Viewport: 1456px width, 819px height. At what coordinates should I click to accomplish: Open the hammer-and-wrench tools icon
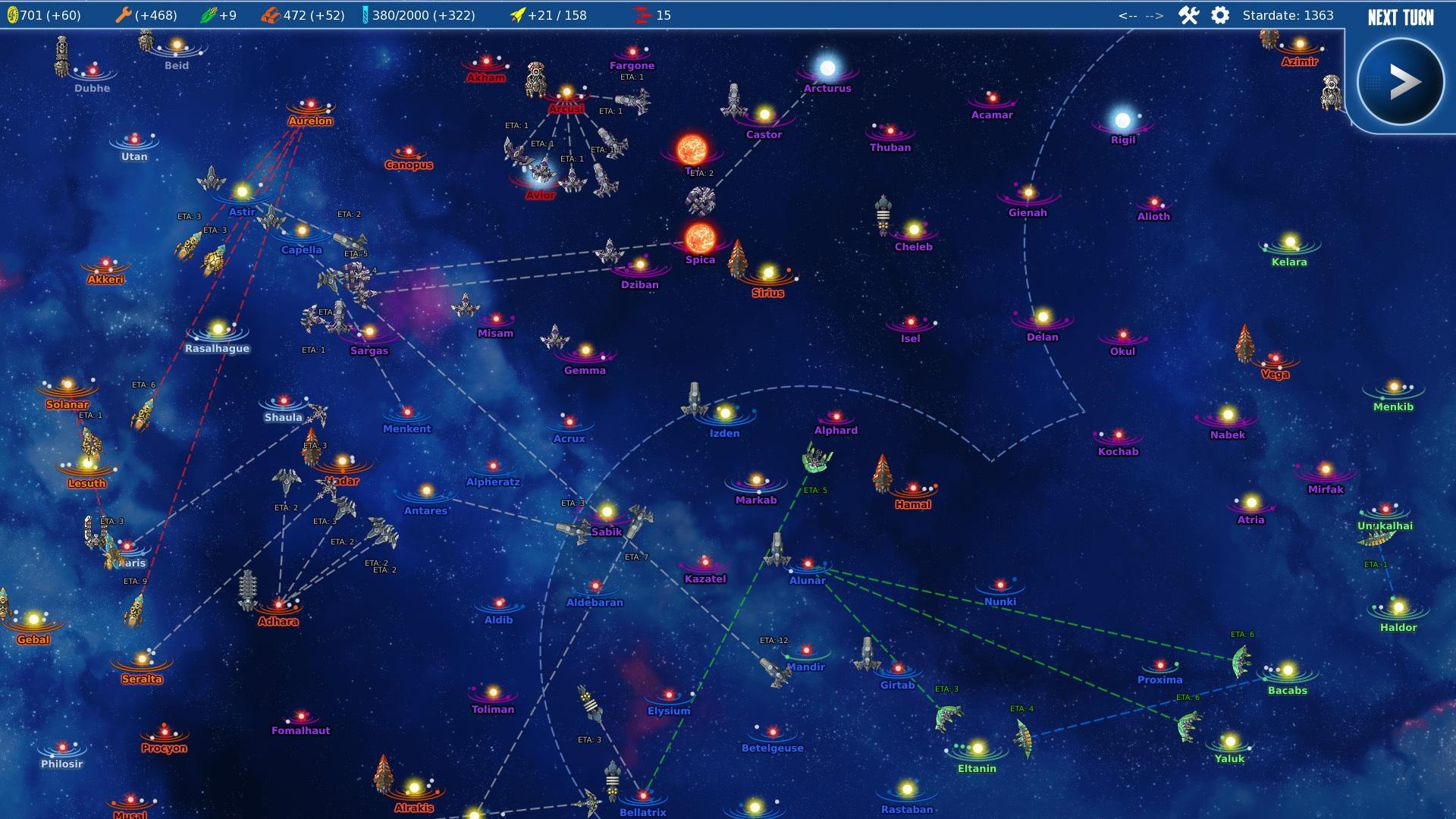tap(1188, 14)
